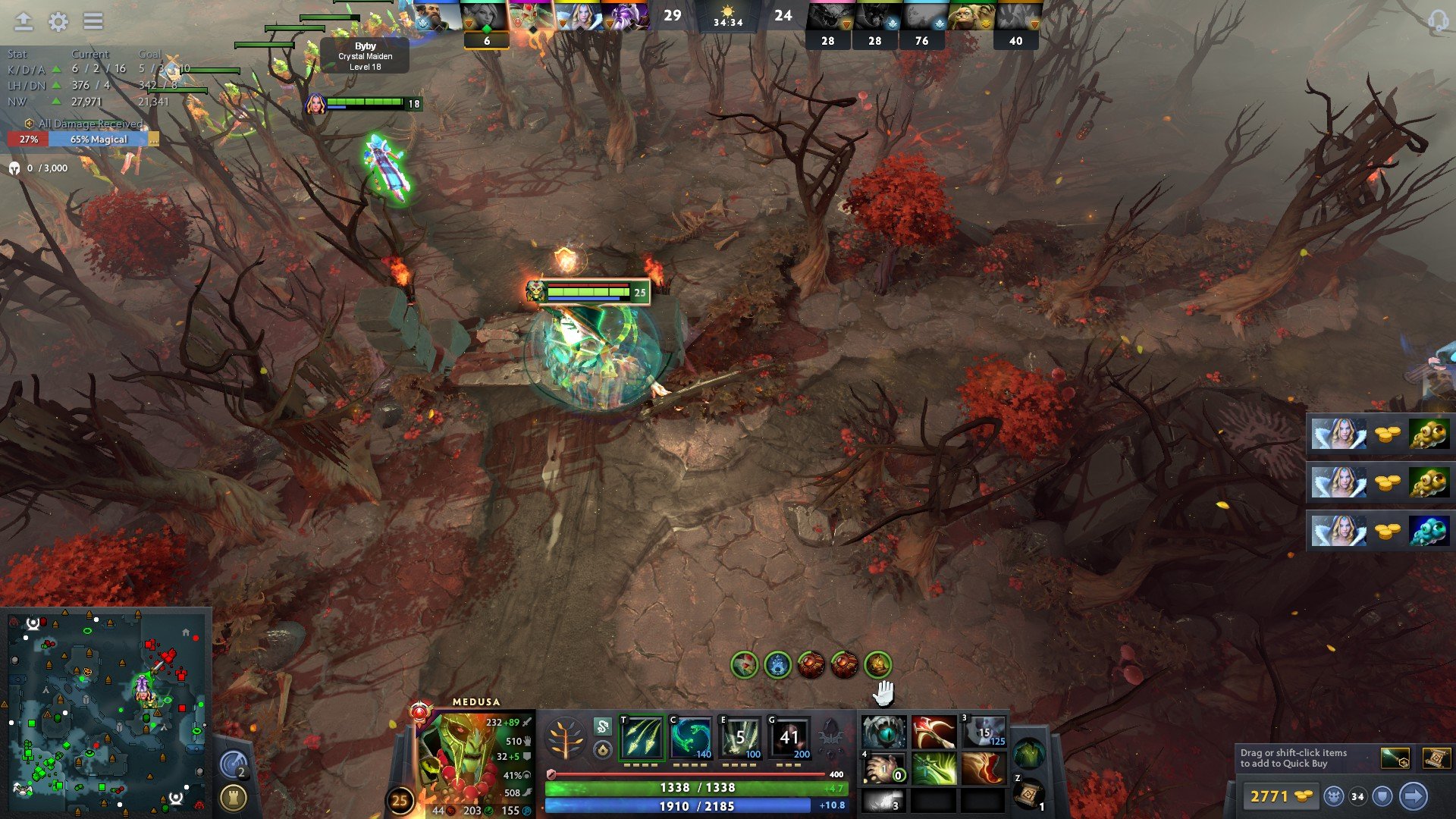Screen dimensions: 1456x819
Task: Buy the quick-buy scroll item
Action: [1437, 758]
